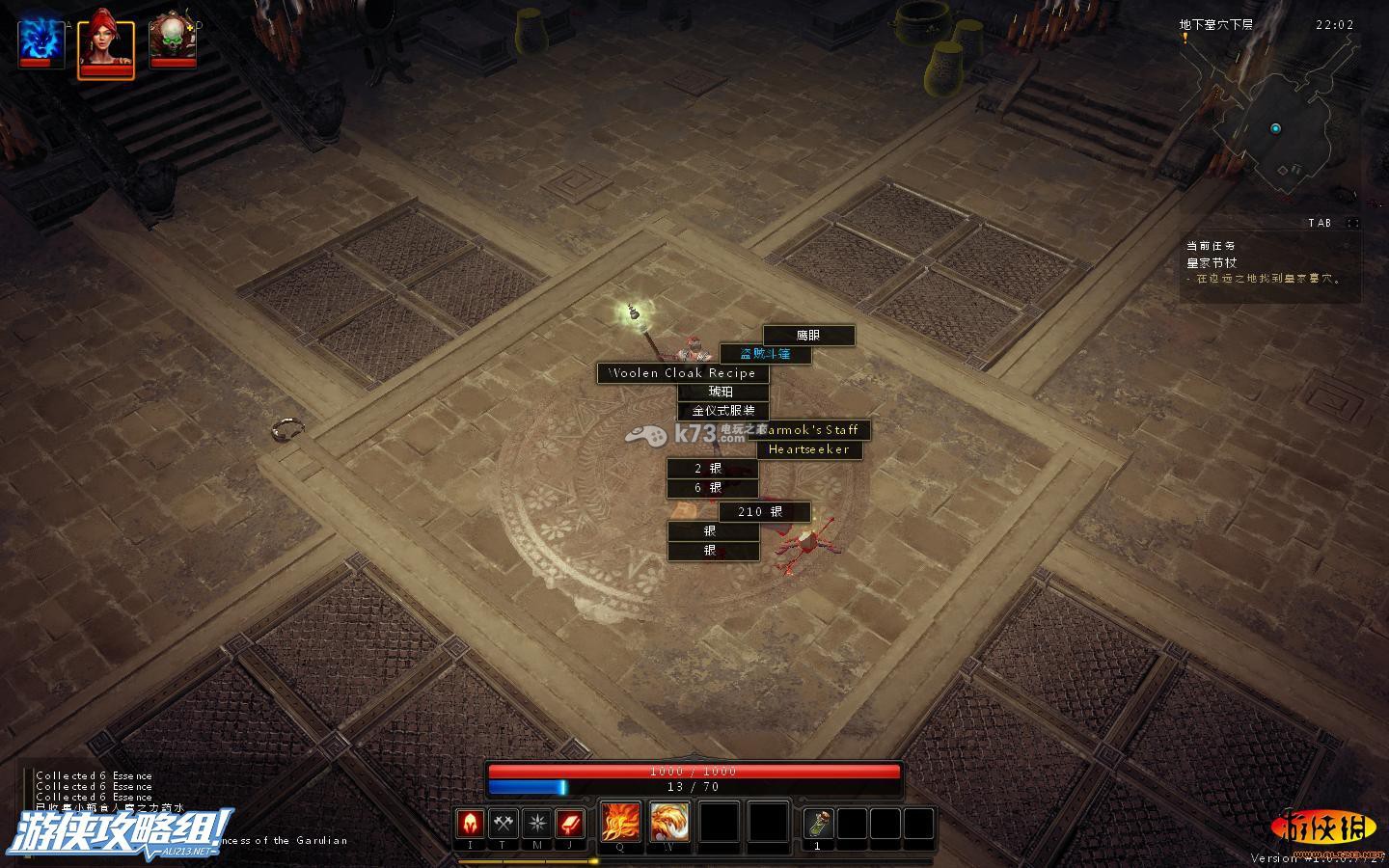
Task: Activate the fire burst ability on Q
Action: pyautogui.click(x=620, y=822)
